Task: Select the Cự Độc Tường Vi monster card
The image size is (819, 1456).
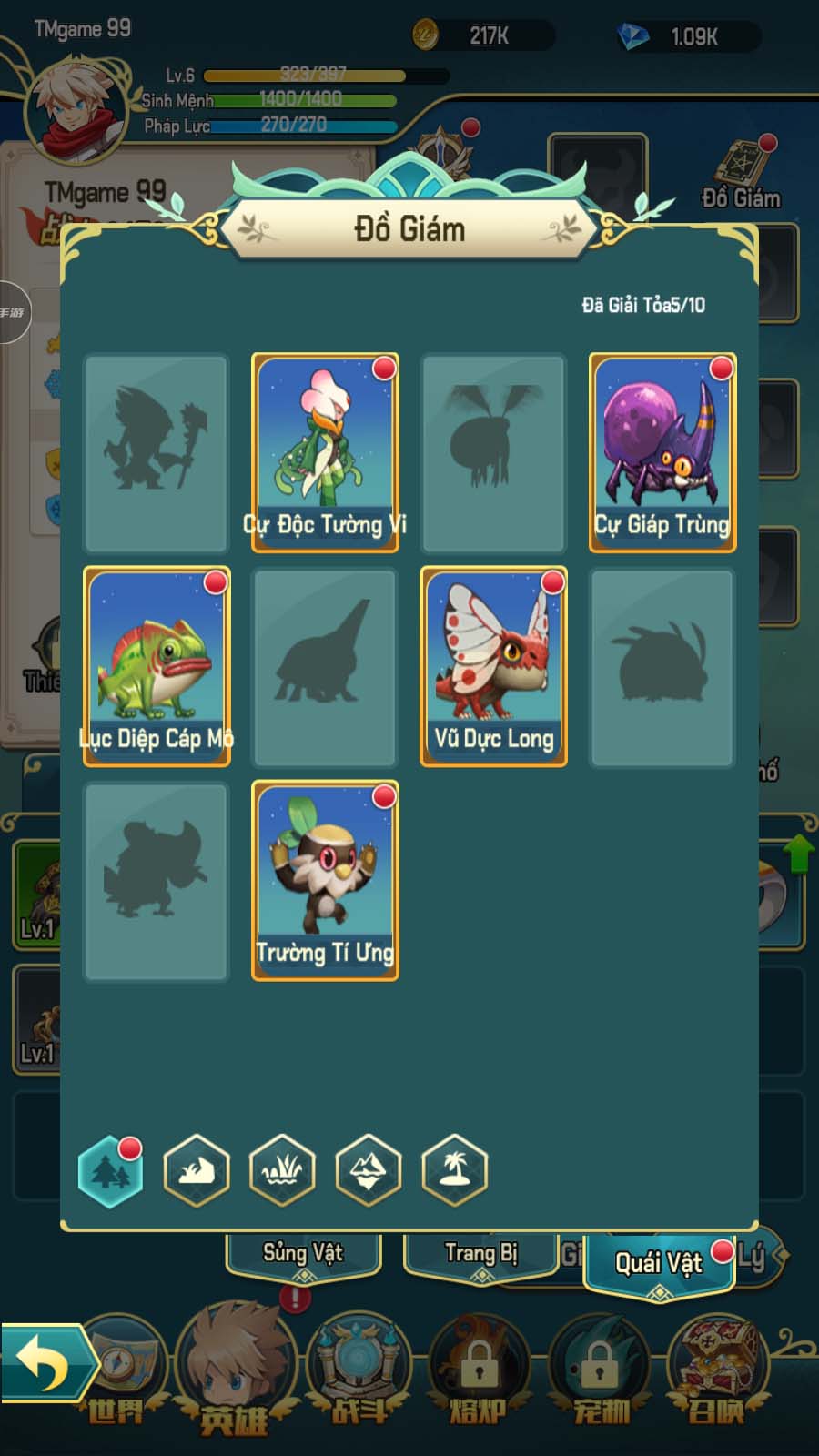Action: pos(325,452)
